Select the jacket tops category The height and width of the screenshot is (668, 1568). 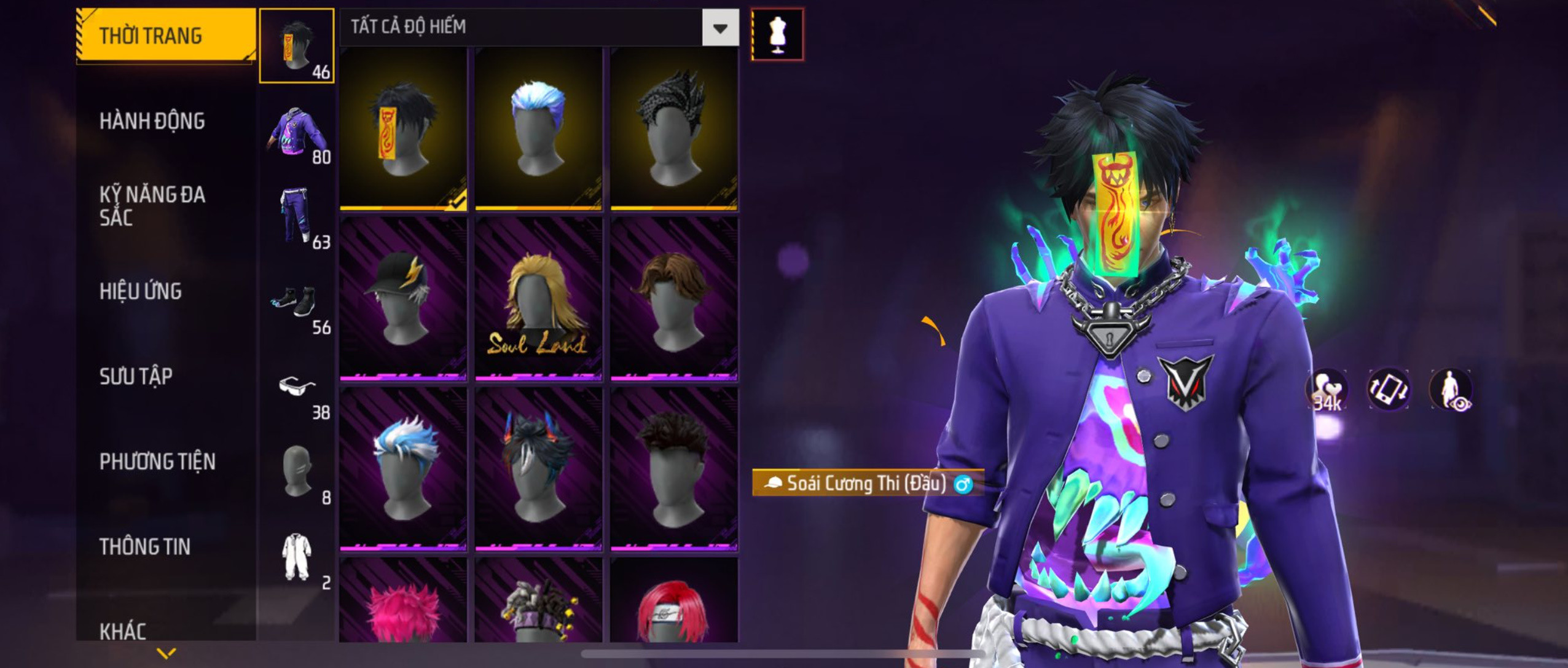pos(297,131)
